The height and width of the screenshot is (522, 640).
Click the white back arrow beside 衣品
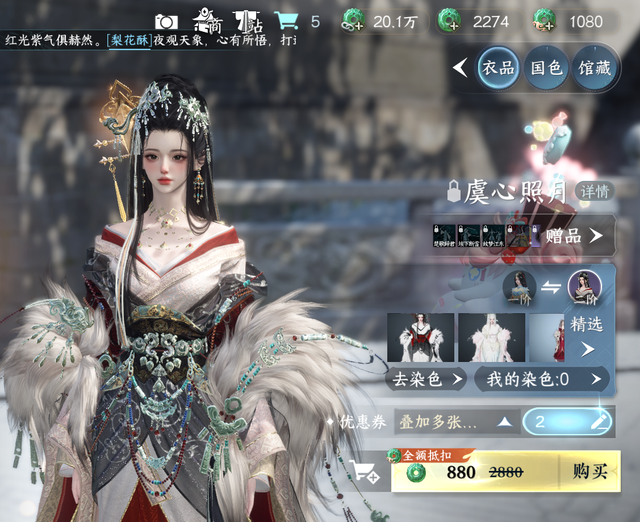[460, 68]
